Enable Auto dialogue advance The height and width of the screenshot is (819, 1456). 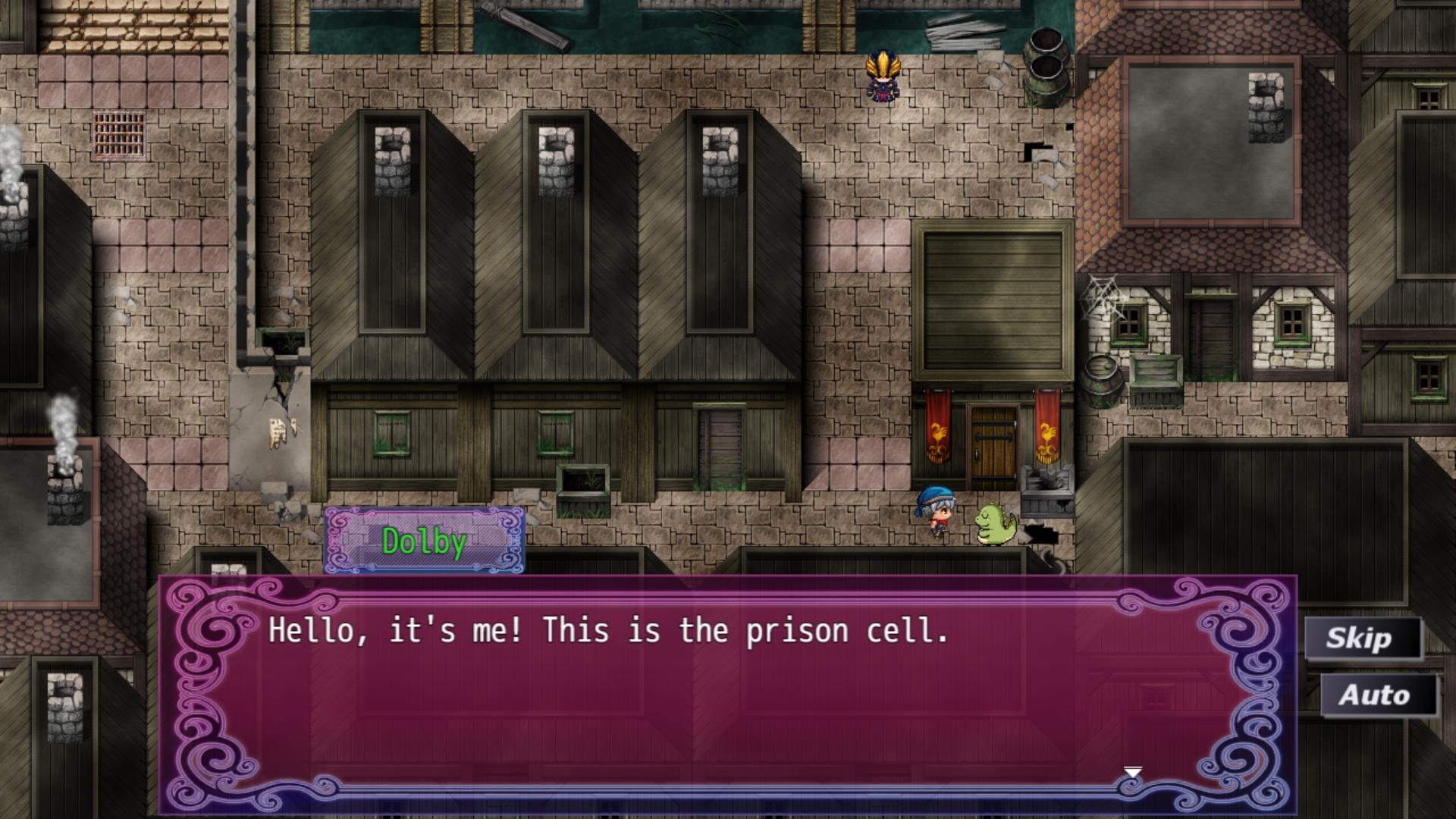[1377, 695]
